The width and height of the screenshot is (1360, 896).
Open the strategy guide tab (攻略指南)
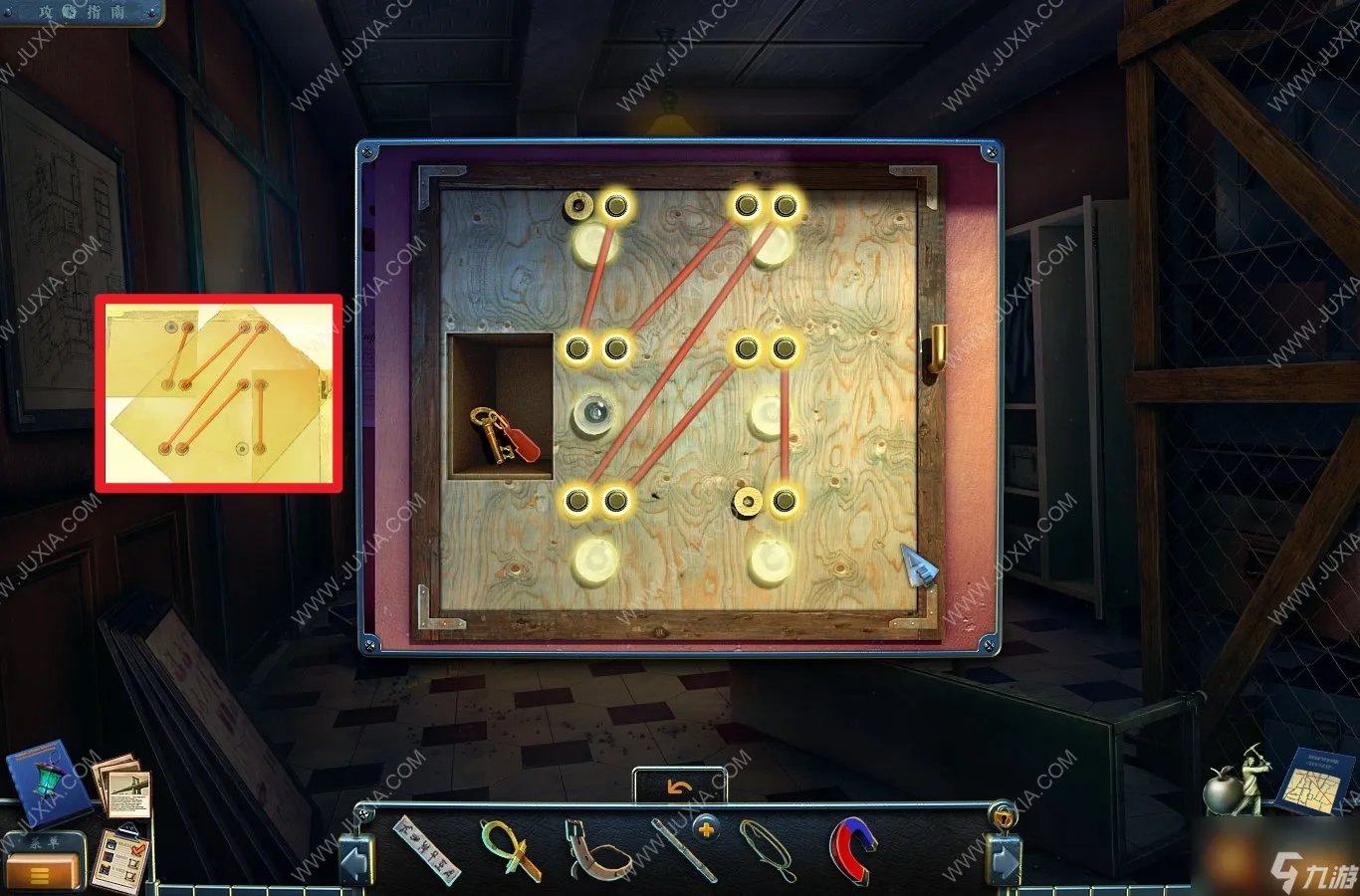pyautogui.click(x=80, y=12)
